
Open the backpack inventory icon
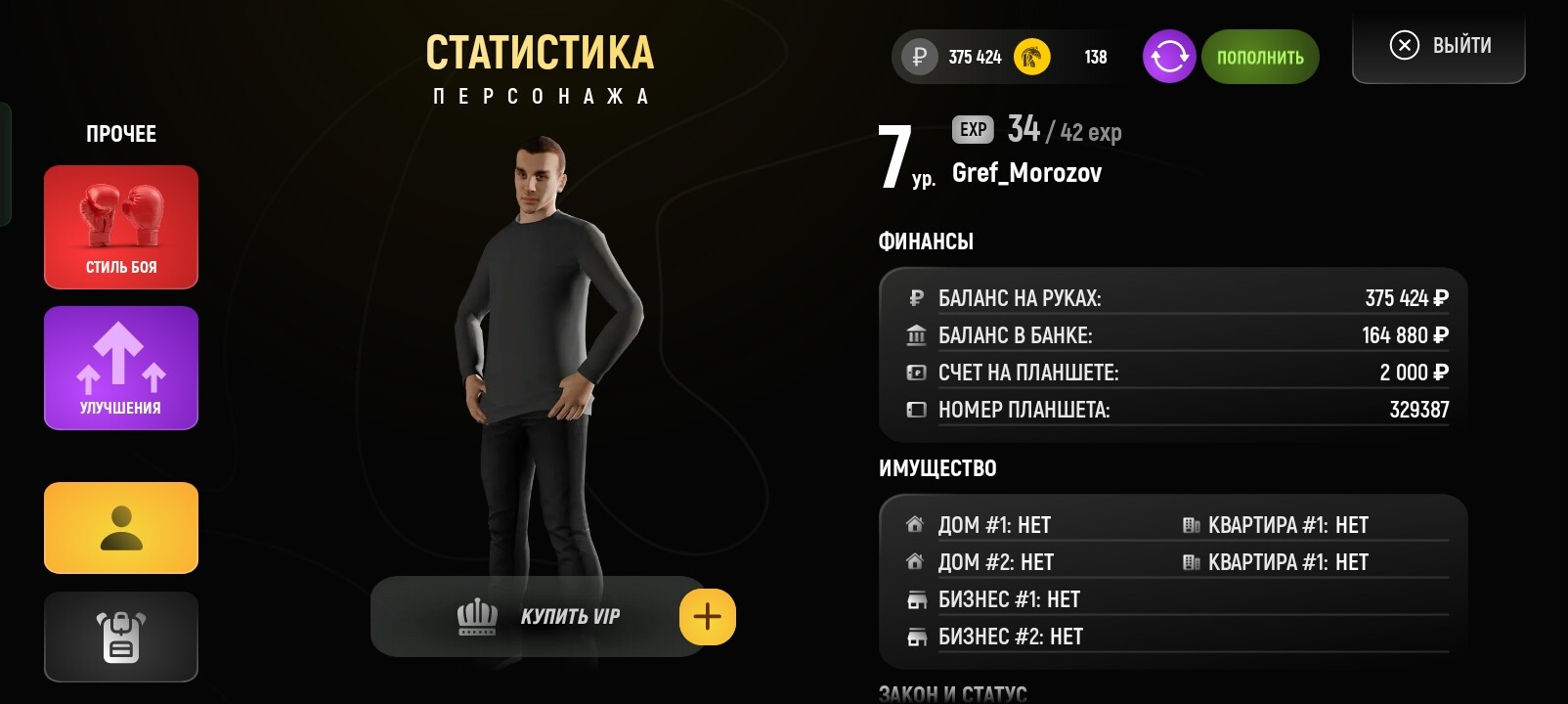pos(120,637)
